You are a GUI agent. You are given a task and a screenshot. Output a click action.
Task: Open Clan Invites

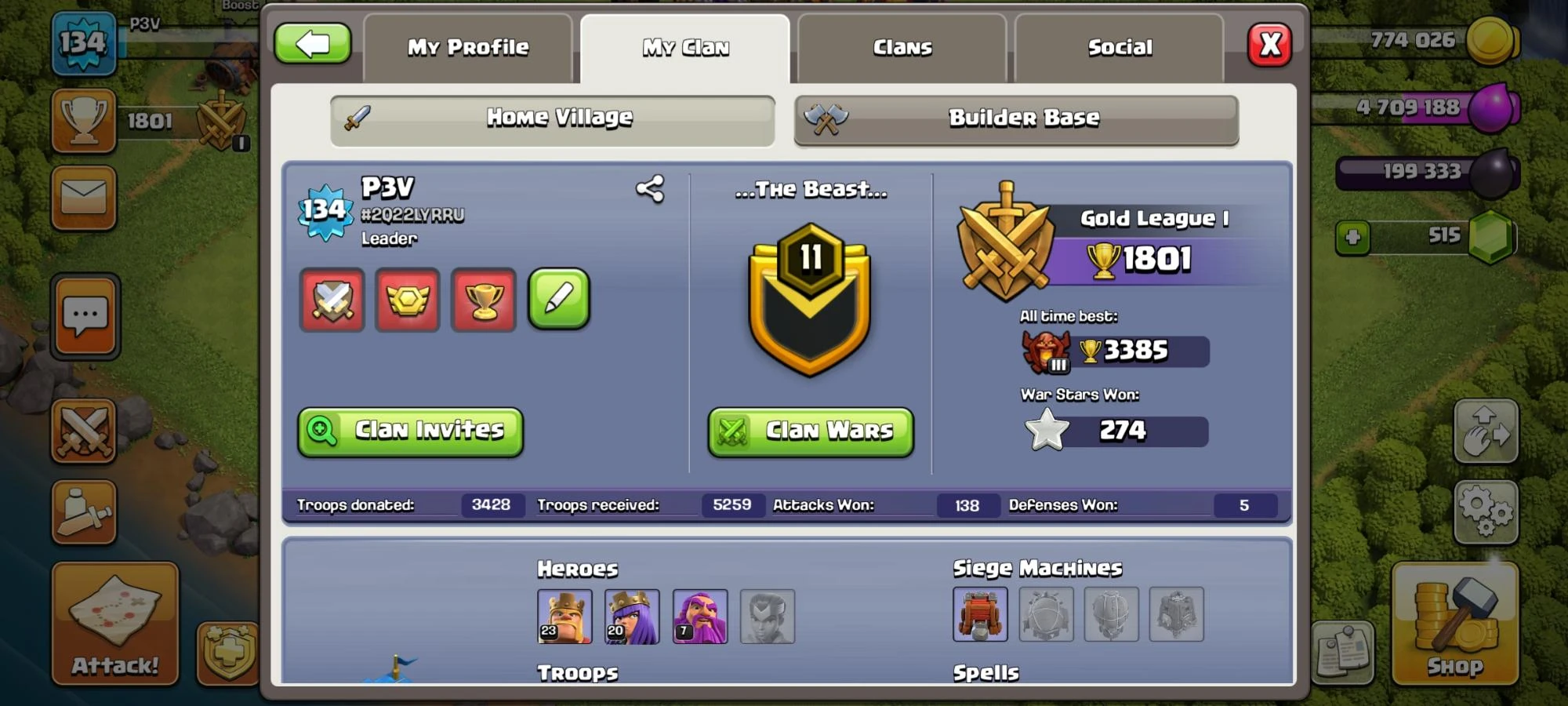(409, 431)
